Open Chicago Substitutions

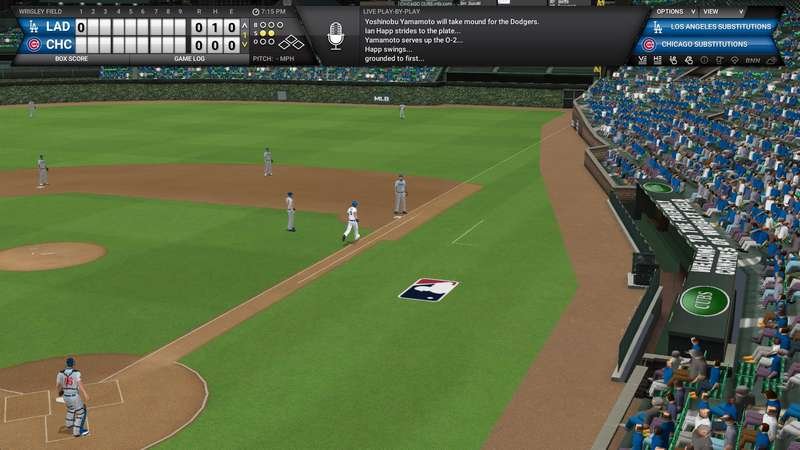pyautogui.click(x=712, y=44)
